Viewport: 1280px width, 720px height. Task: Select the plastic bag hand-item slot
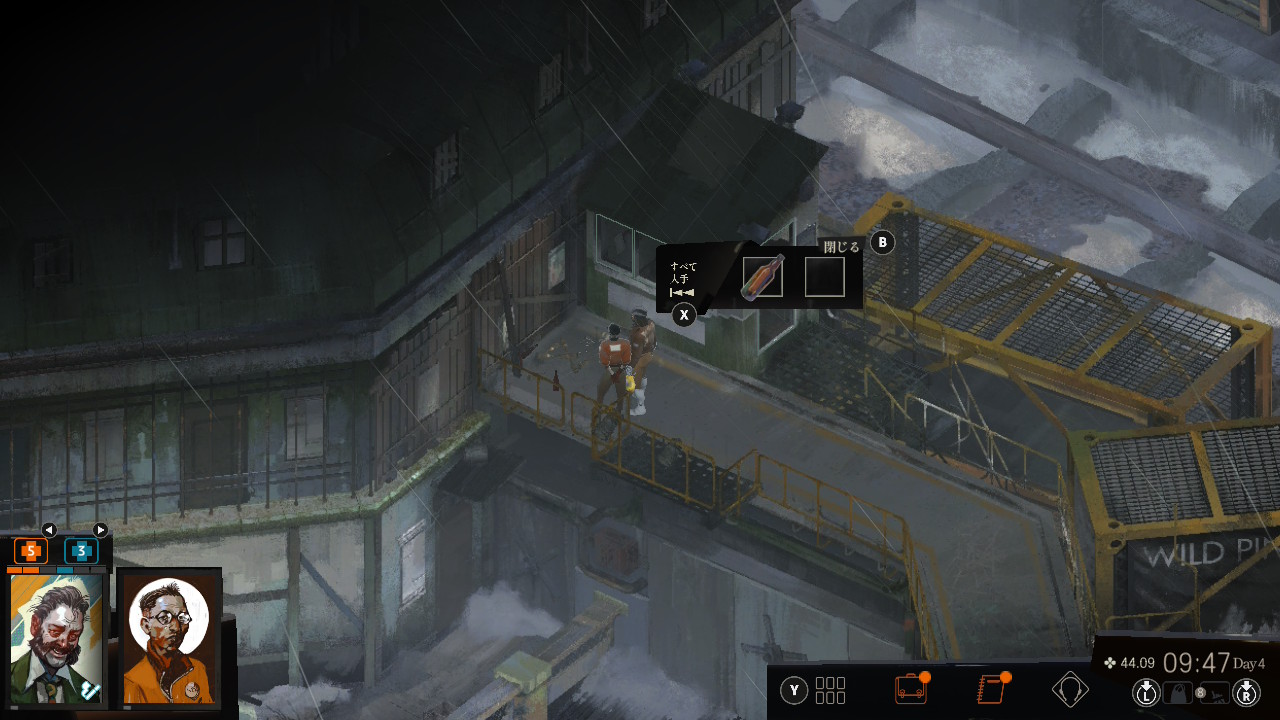[1180, 691]
